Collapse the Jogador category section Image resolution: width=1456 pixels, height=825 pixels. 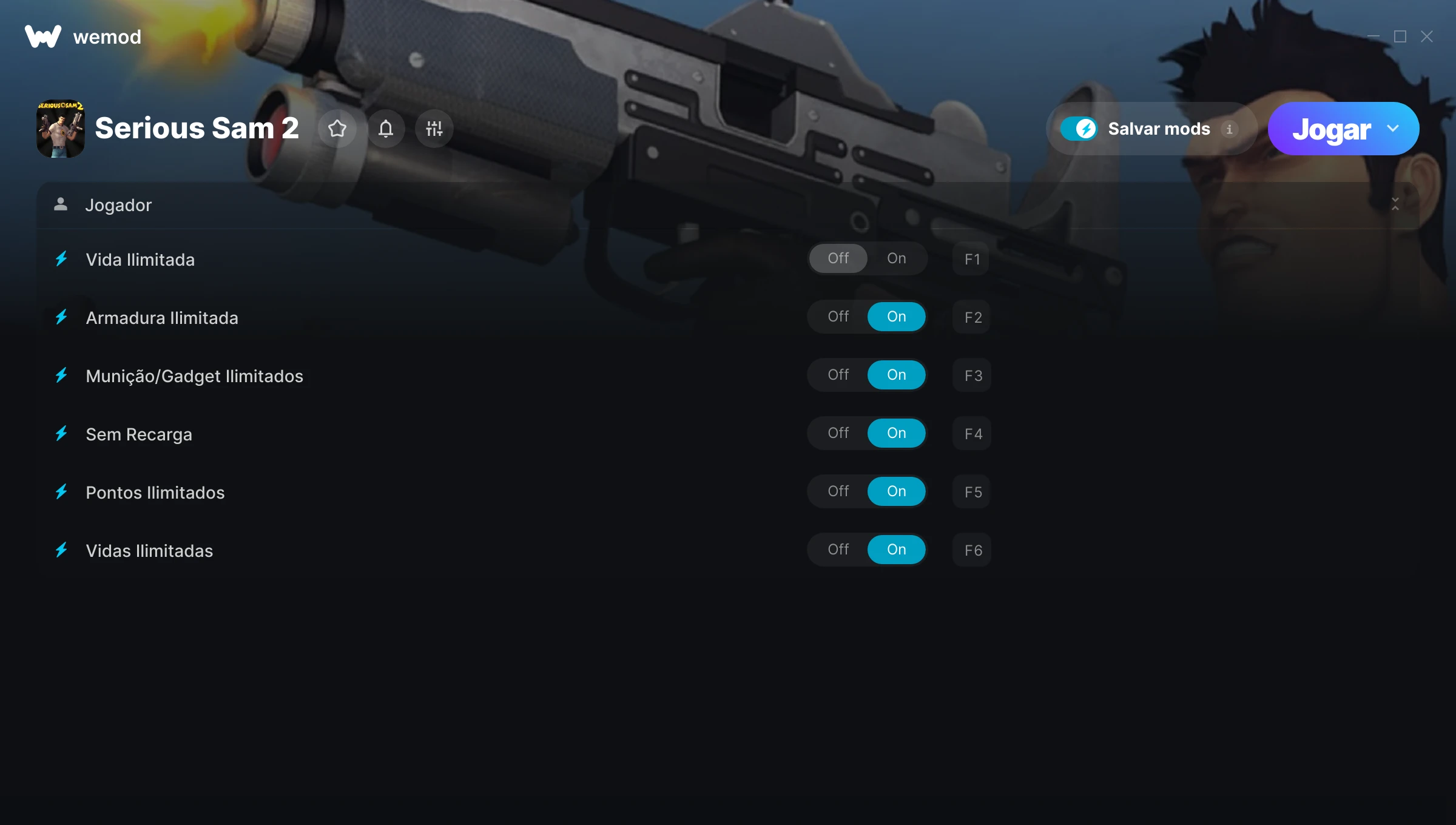pyautogui.click(x=1395, y=204)
